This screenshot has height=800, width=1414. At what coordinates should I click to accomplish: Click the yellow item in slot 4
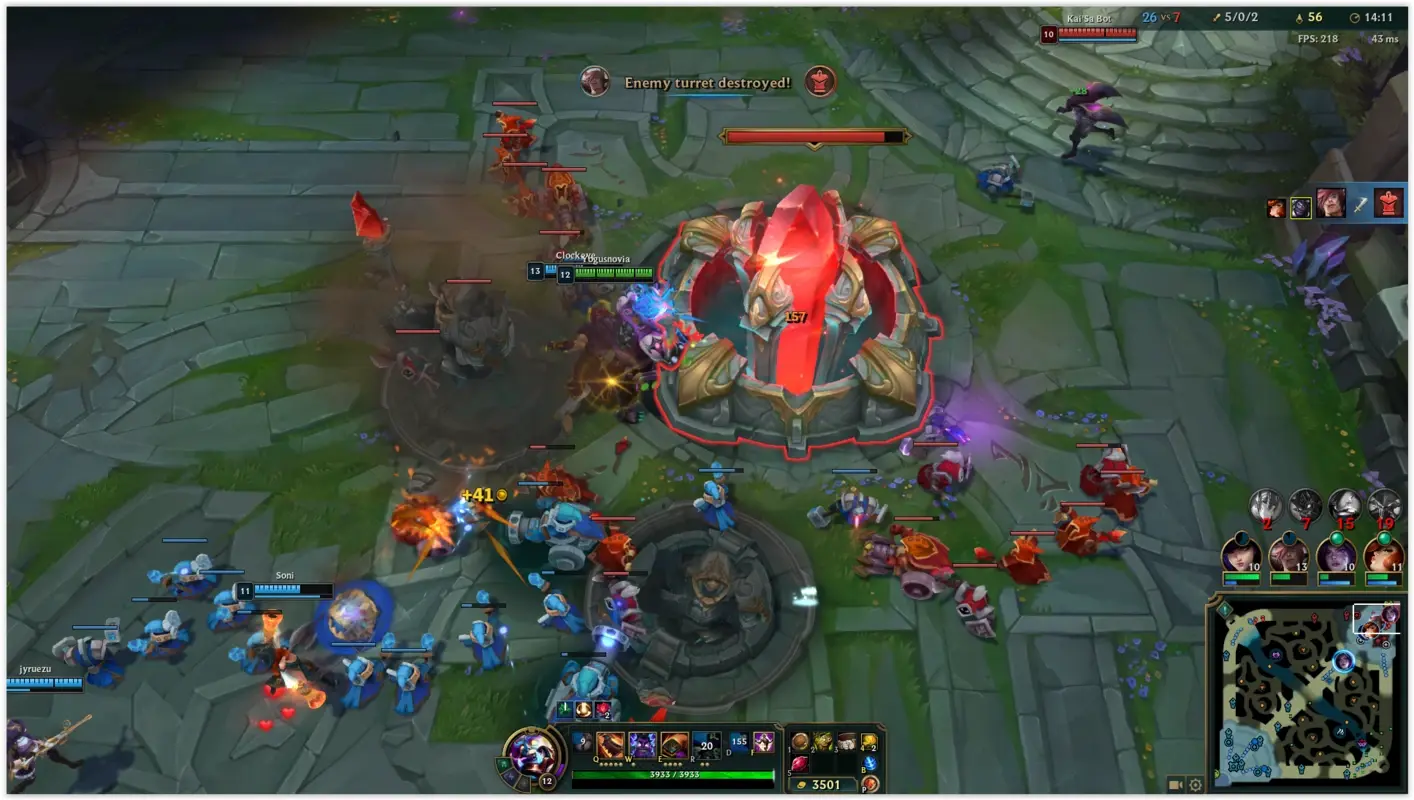(868, 740)
